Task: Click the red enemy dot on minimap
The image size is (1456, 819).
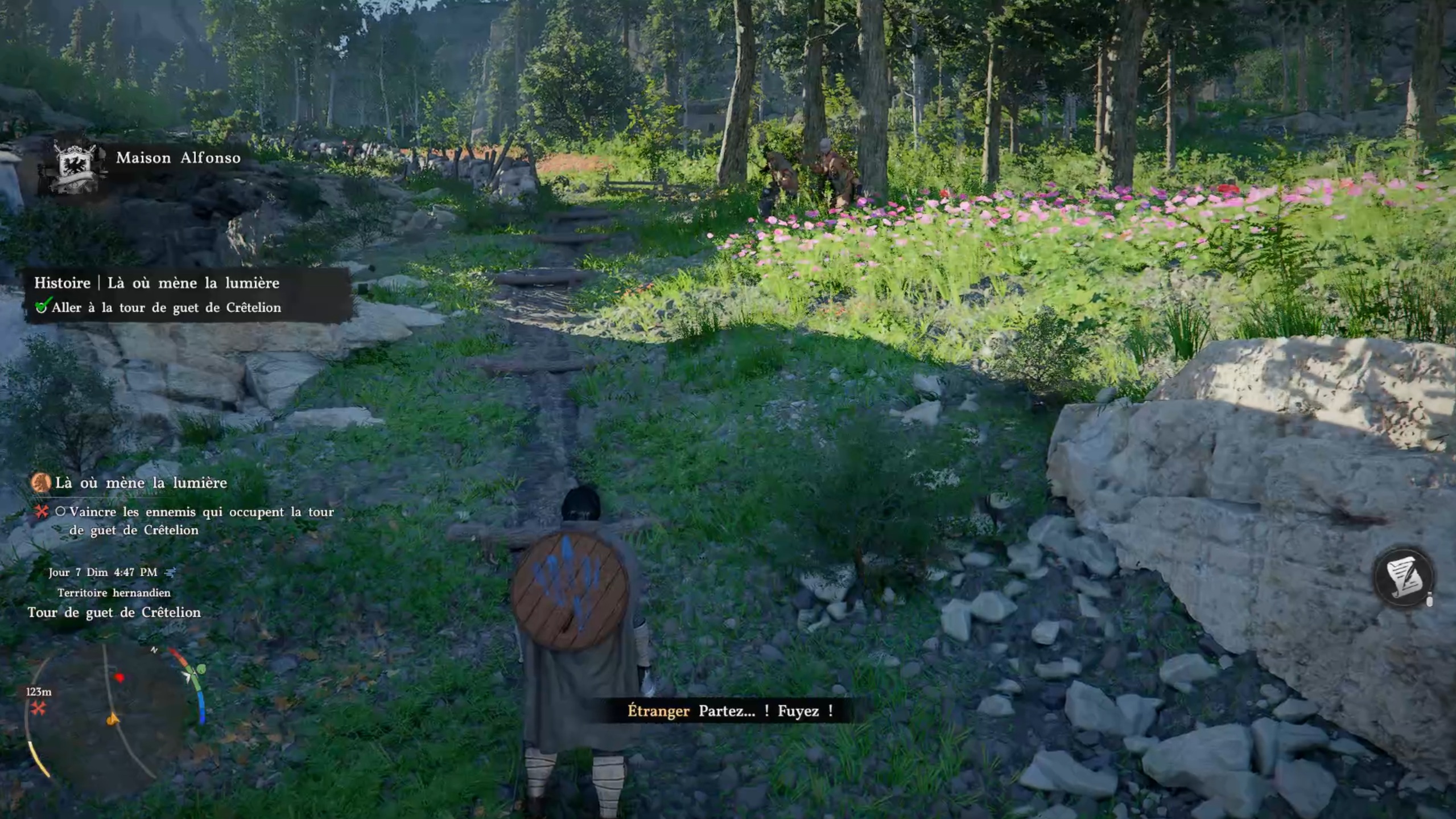Action: (119, 677)
